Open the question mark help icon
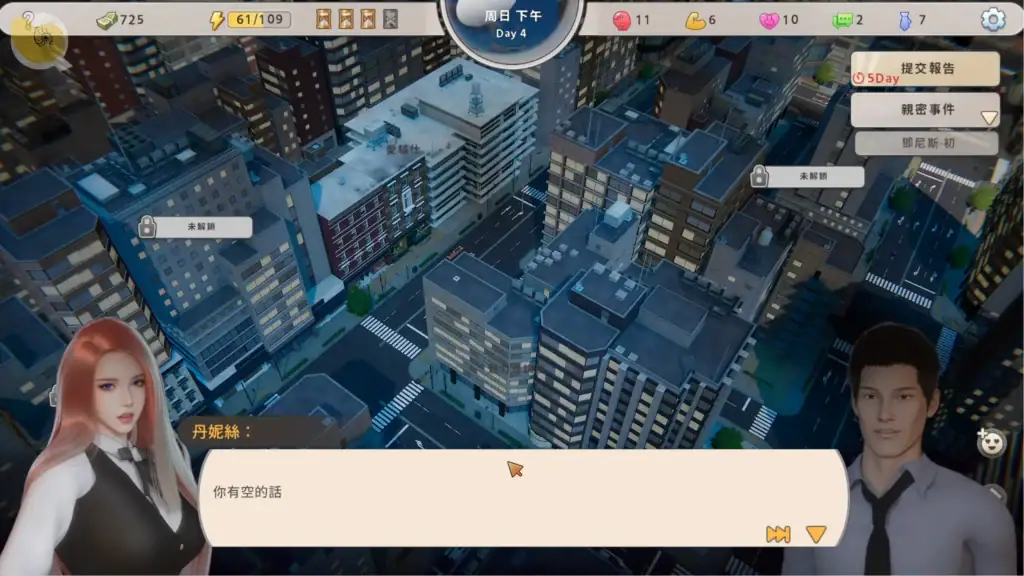1024x576 pixels. click(28, 19)
